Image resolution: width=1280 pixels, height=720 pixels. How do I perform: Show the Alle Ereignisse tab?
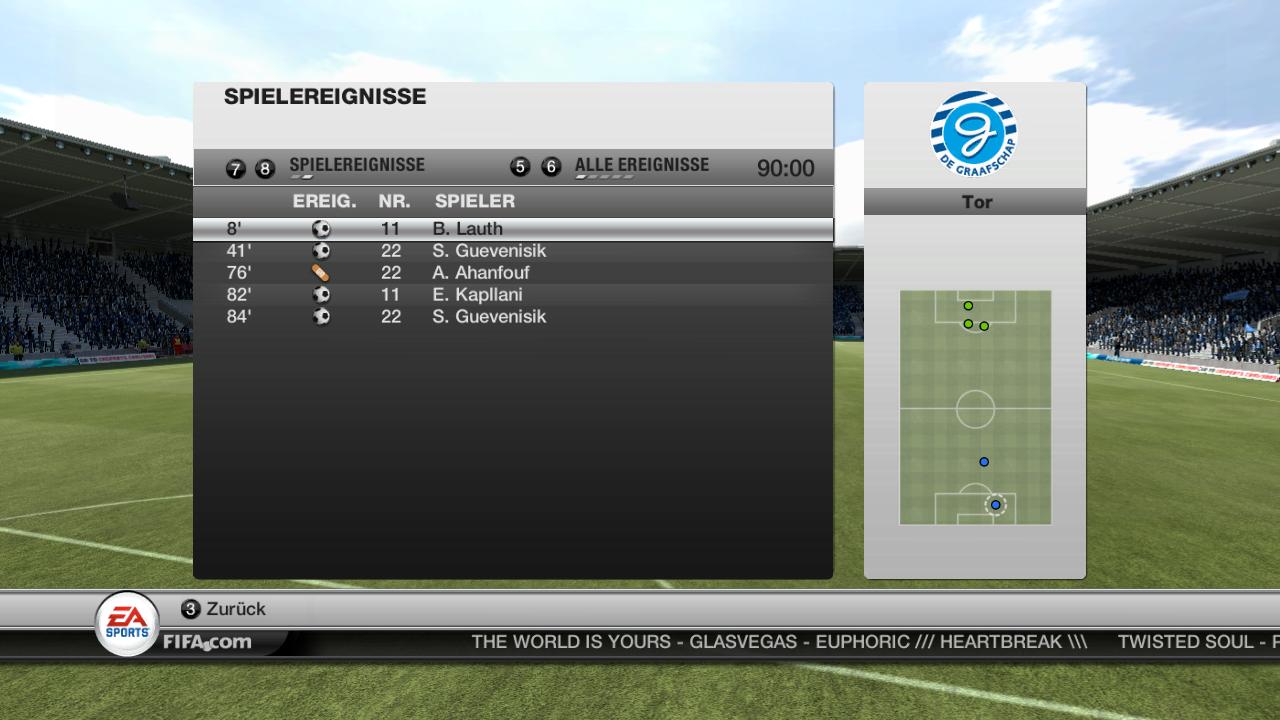tap(641, 166)
